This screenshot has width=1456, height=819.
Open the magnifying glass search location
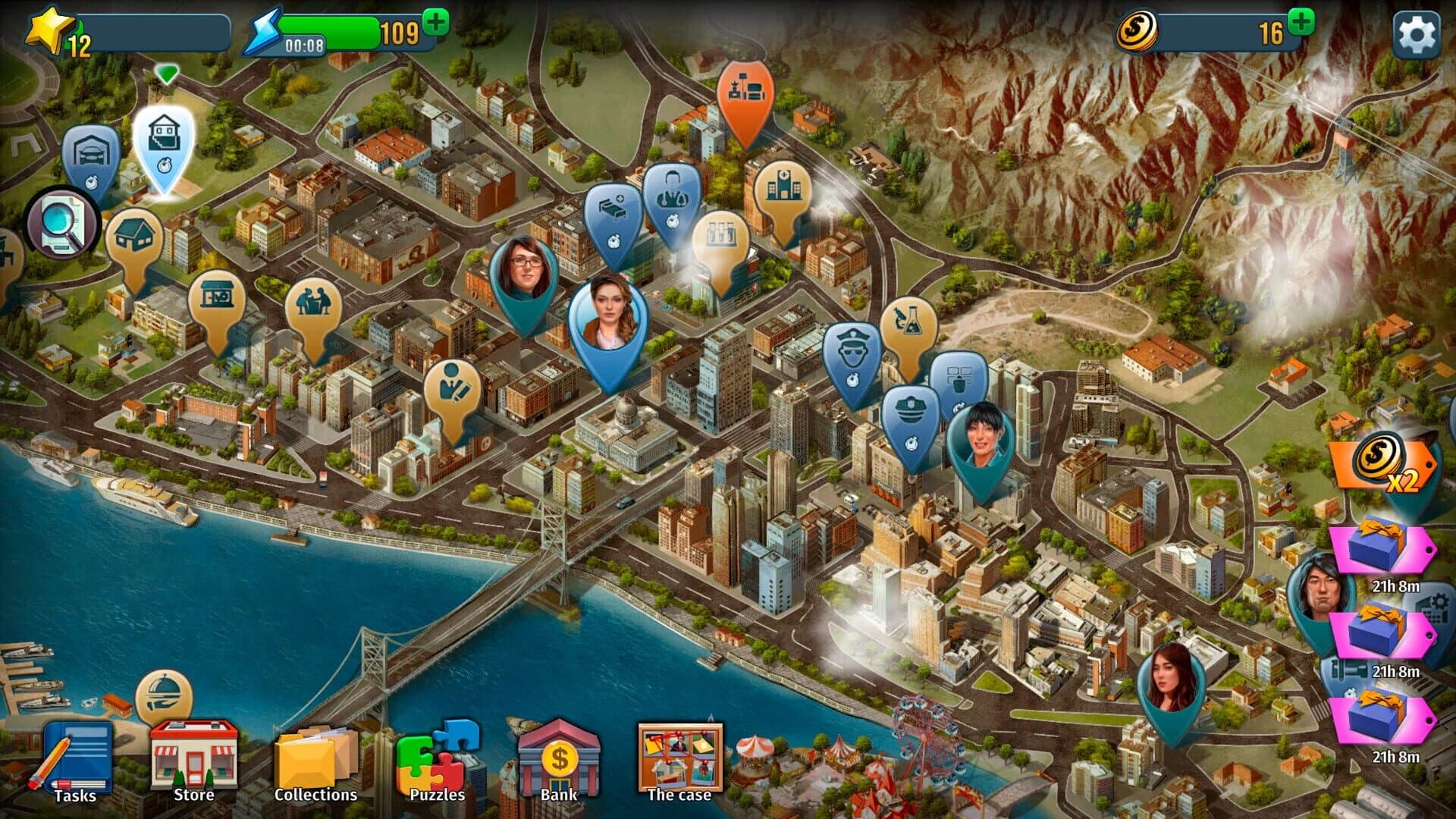click(62, 222)
